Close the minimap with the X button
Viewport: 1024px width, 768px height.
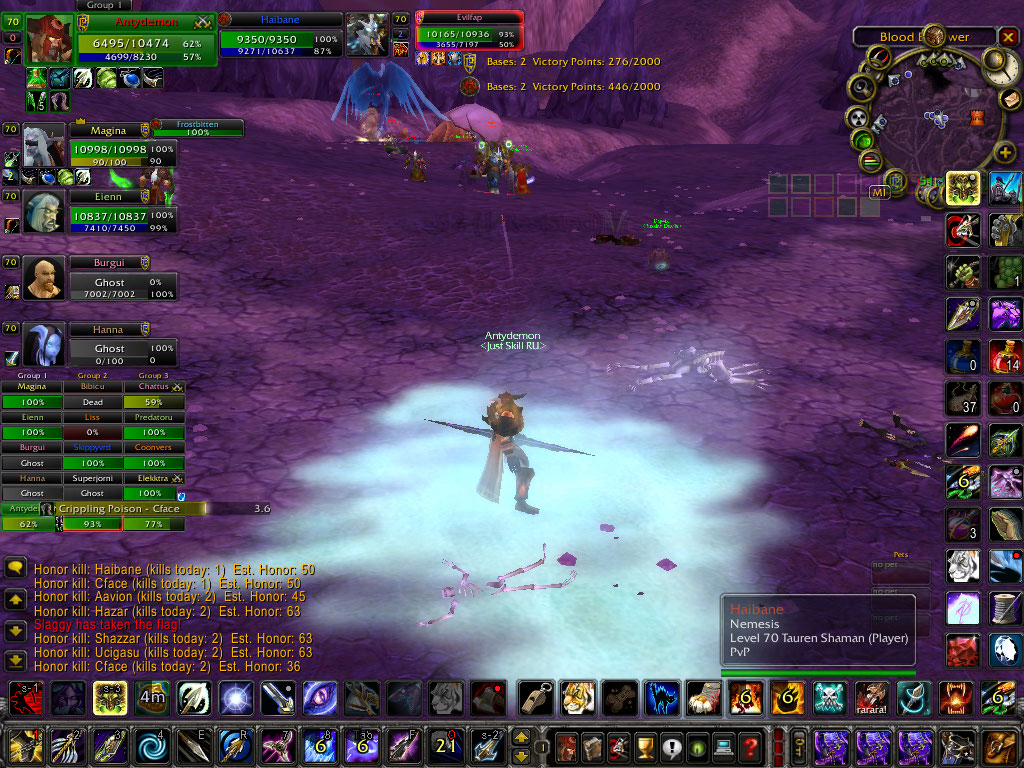coord(1008,37)
